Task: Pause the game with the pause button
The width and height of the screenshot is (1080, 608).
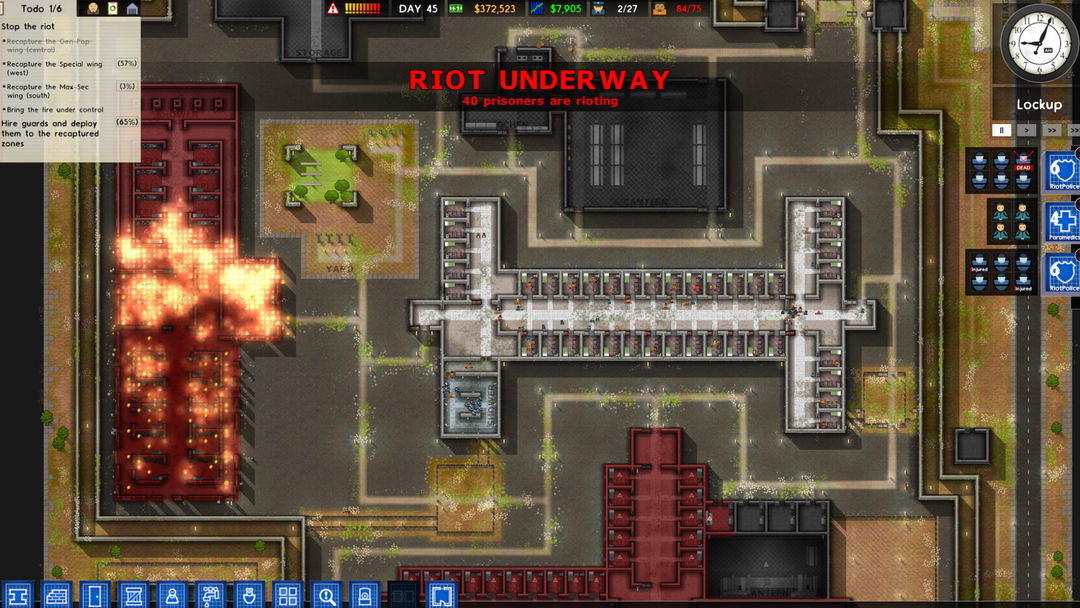Action: click(x=1000, y=130)
